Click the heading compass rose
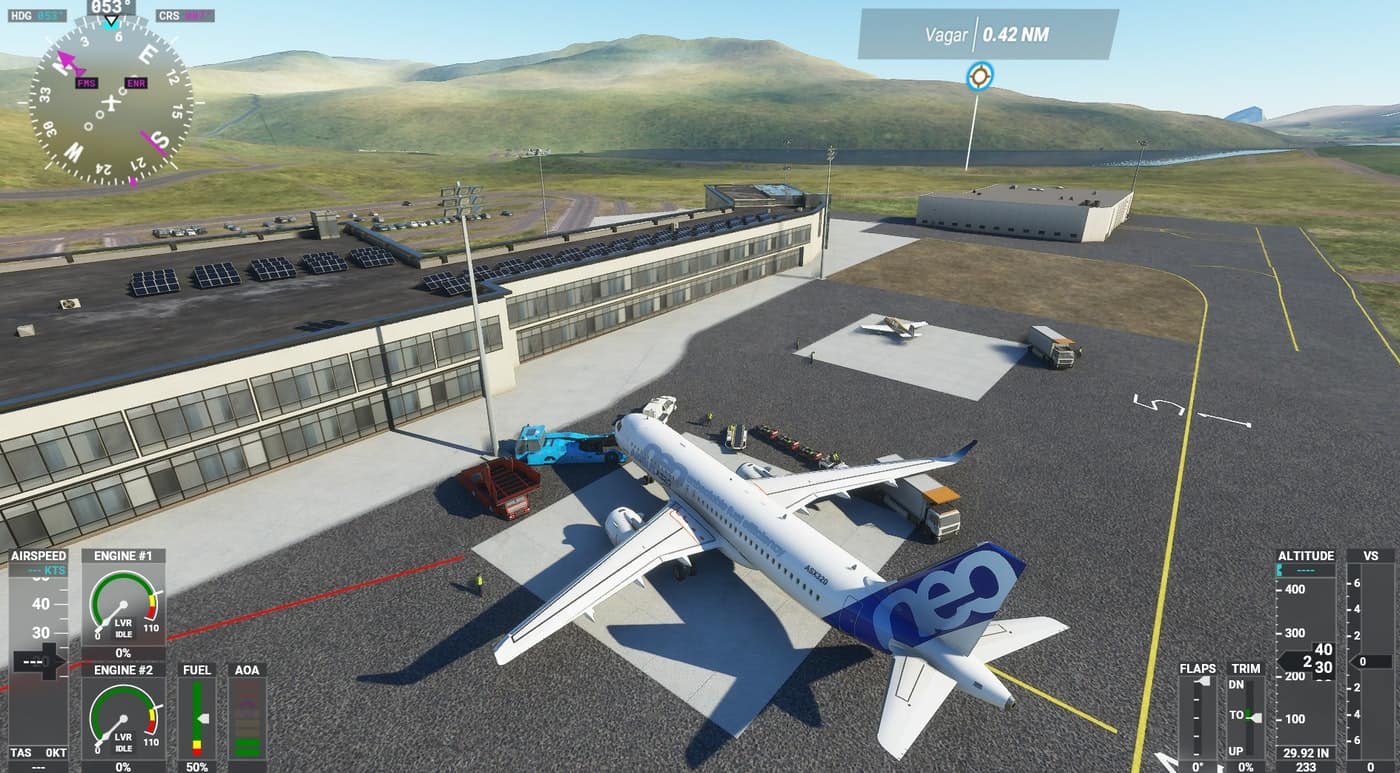The height and width of the screenshot is (773, 1400). [111, 100]
